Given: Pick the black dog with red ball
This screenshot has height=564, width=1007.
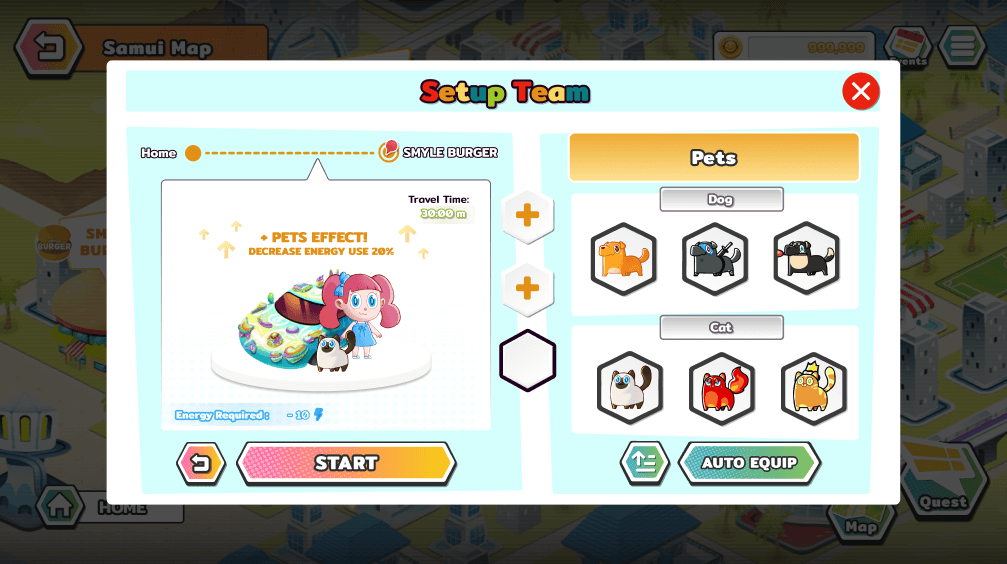Looking at the screenshot, I should click(806, 259).
